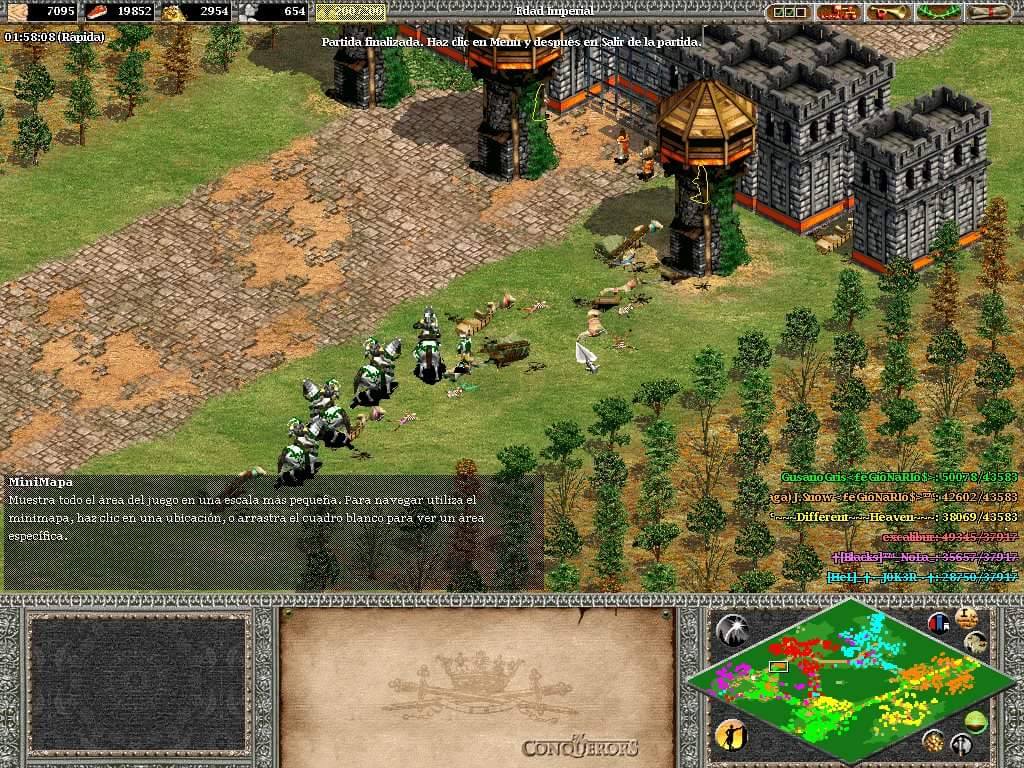Open the chat horn button
This screenshot has height=768, width=1024.
click(x=888, y=12)
